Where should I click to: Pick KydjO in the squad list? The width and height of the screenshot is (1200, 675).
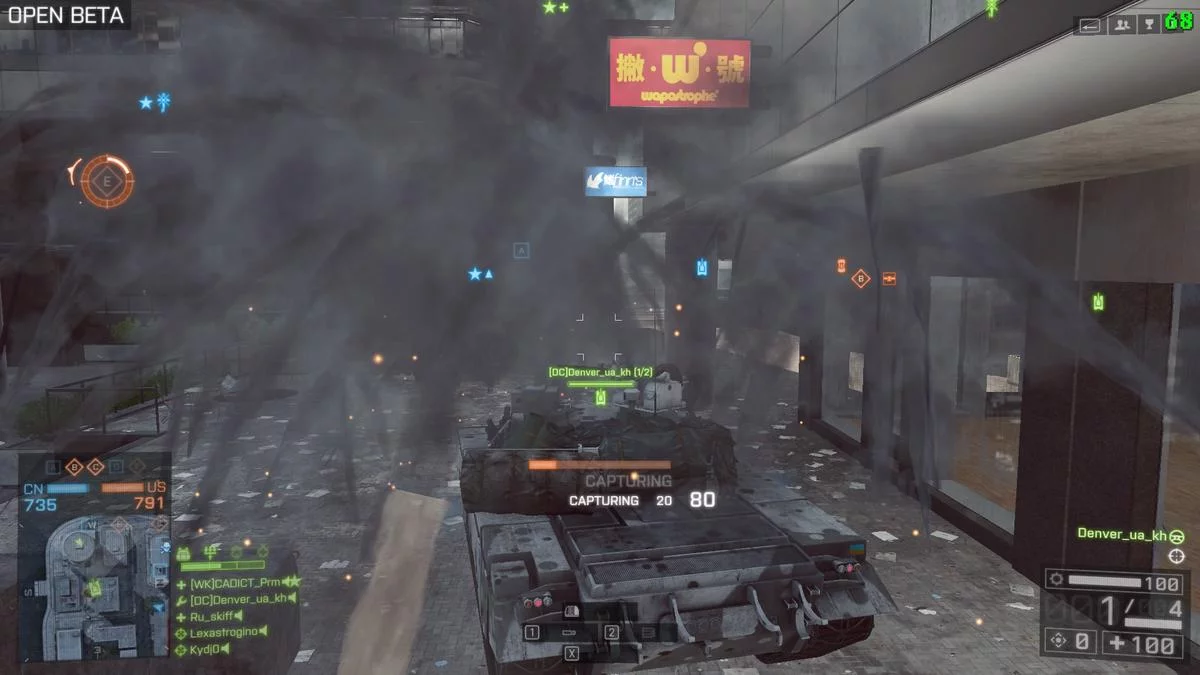click(207, 650)
